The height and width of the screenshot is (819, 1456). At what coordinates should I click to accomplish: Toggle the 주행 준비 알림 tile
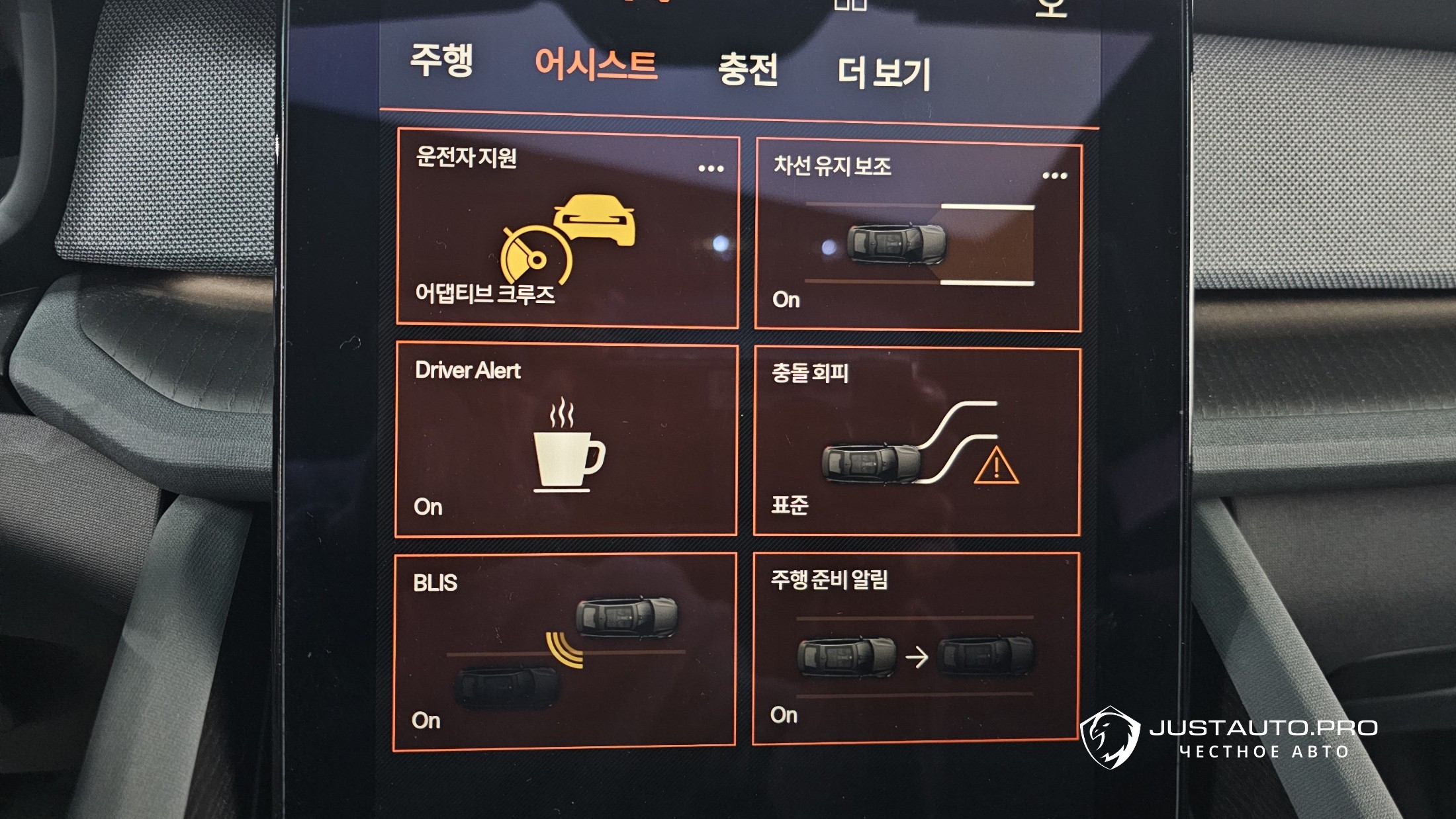pyautogui.click(x=915, y=650)
